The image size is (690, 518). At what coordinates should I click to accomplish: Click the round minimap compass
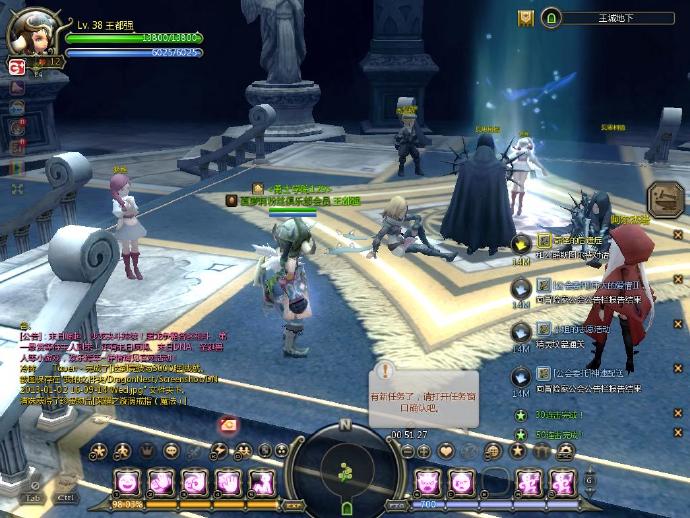point(345,467)
